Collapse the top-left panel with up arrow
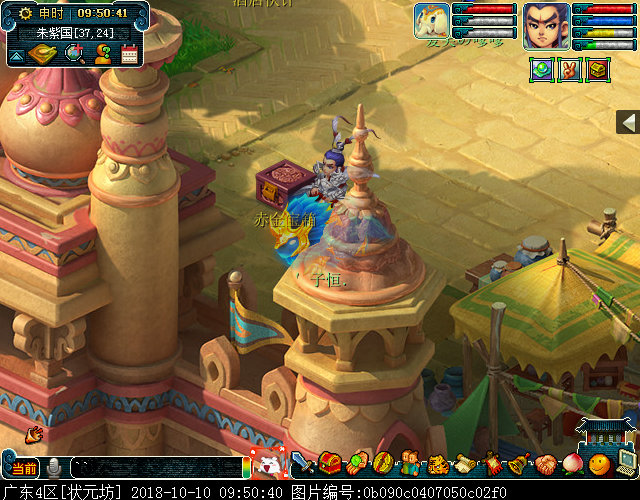Viewport: 640px width, 500px height. click(x=15, y=56)
